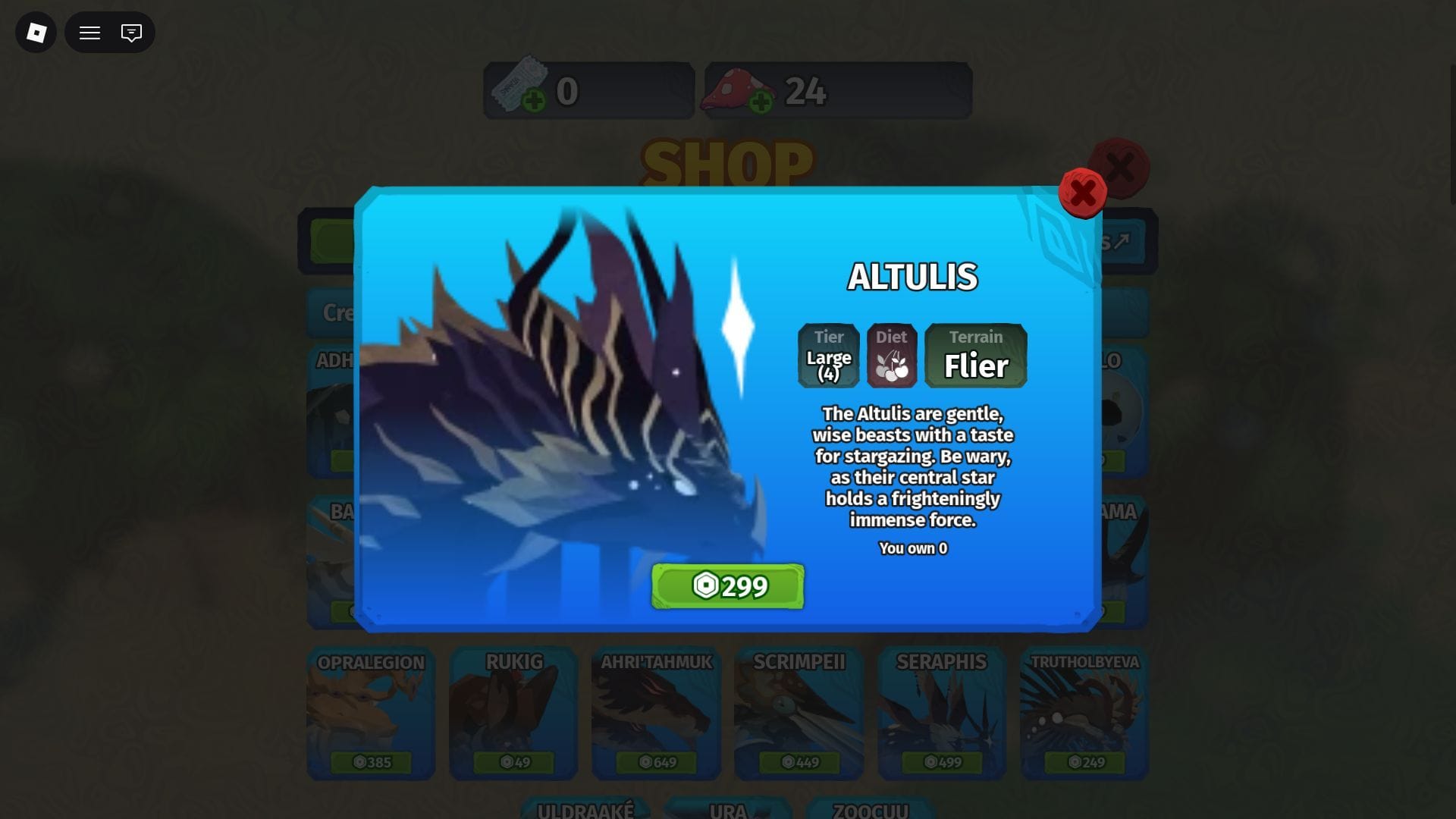Close the Altulis detail popup
The height and width of the screenshot is (819, 1456).
[x=1082, y=193]
